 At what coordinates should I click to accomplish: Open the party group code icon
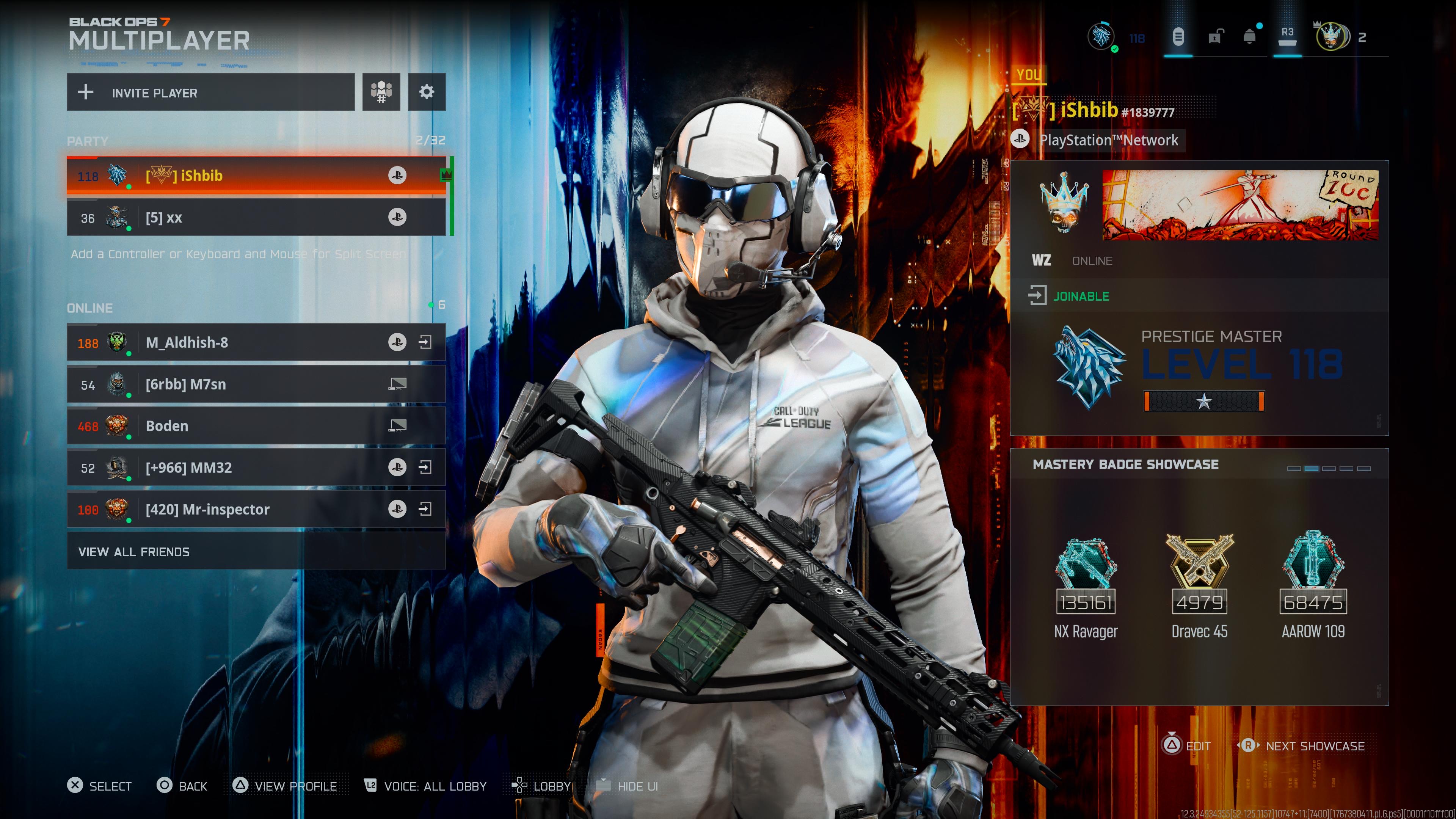click(x=381, y=91)
